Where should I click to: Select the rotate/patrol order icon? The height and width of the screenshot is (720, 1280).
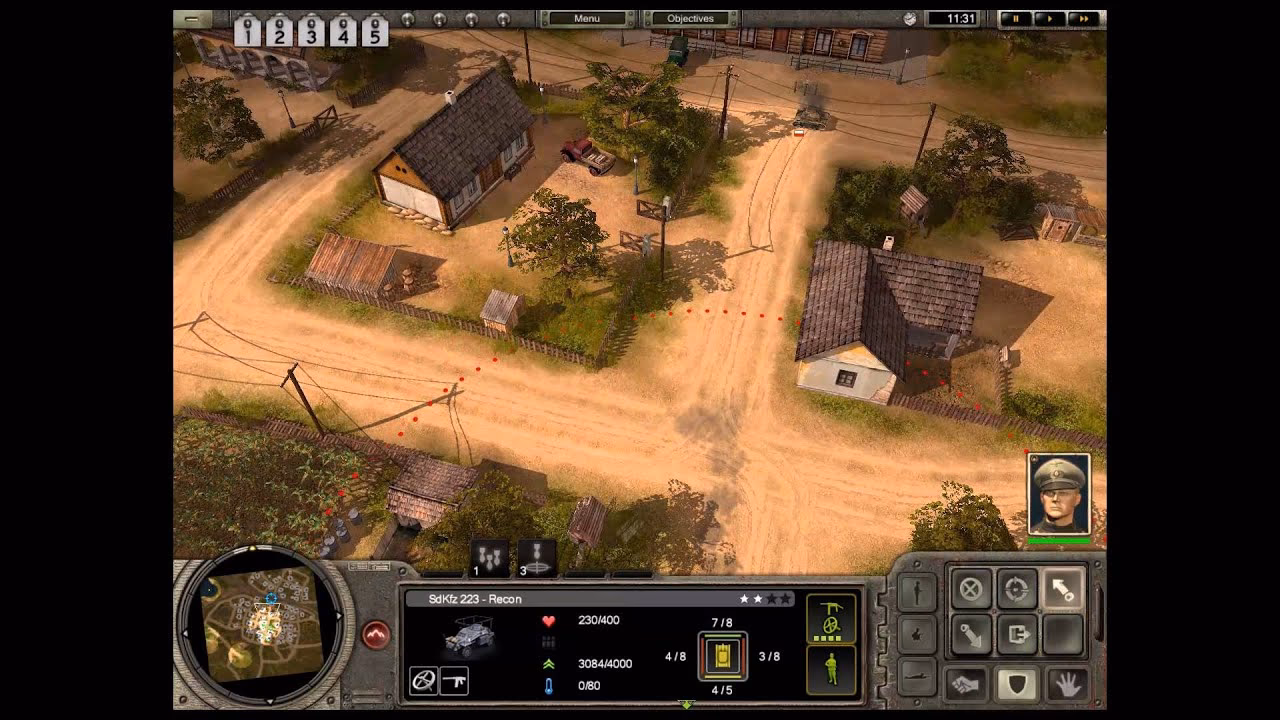[x=1017, y=588]
